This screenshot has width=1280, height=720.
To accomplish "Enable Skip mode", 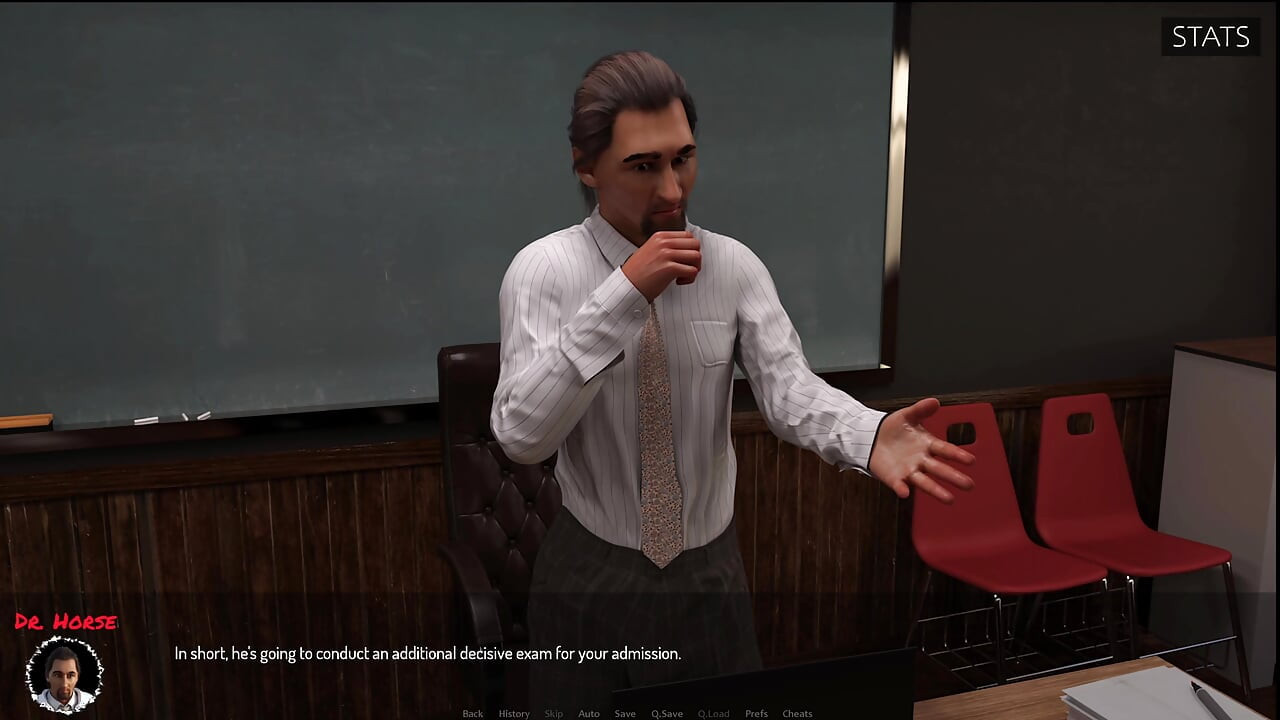I will tap(554, 713).
